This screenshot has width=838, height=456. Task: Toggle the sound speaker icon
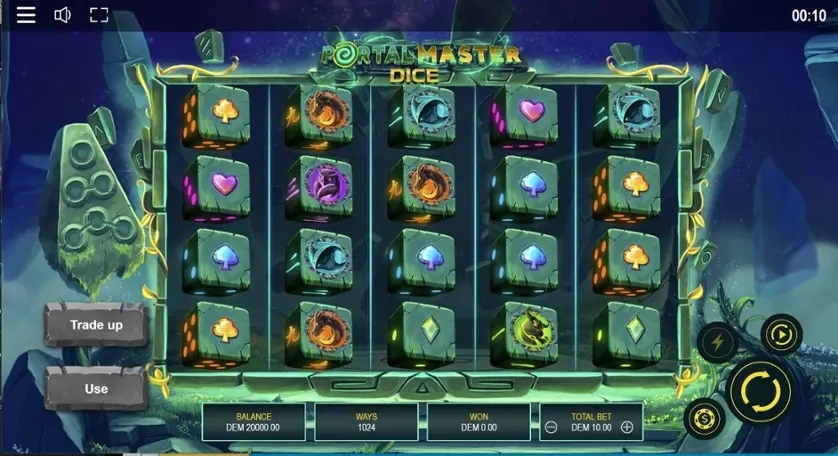click(62, 15)
